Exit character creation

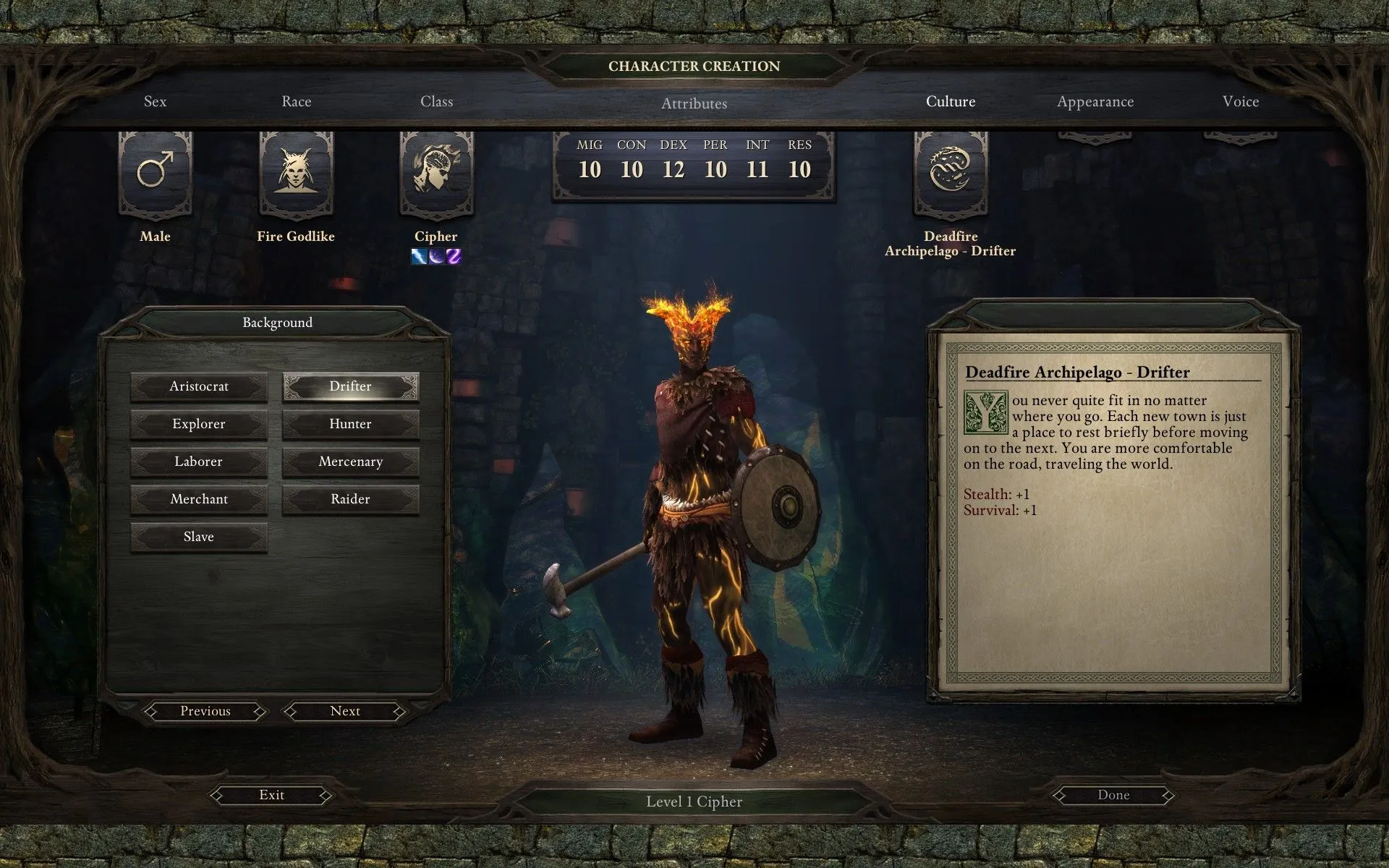click(x=271, y=795)
